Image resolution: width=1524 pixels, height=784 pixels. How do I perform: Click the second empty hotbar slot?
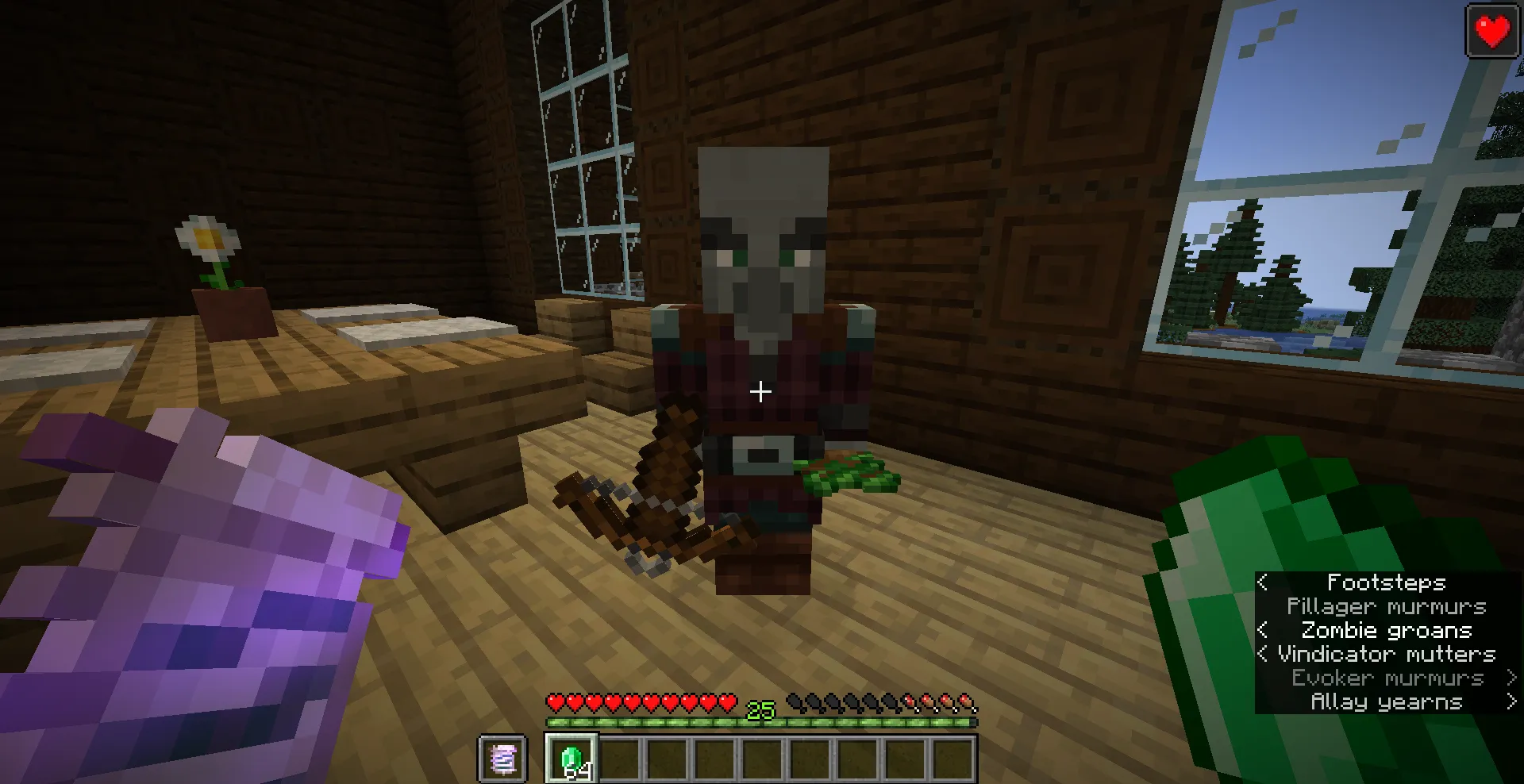[x=618, y=758]
